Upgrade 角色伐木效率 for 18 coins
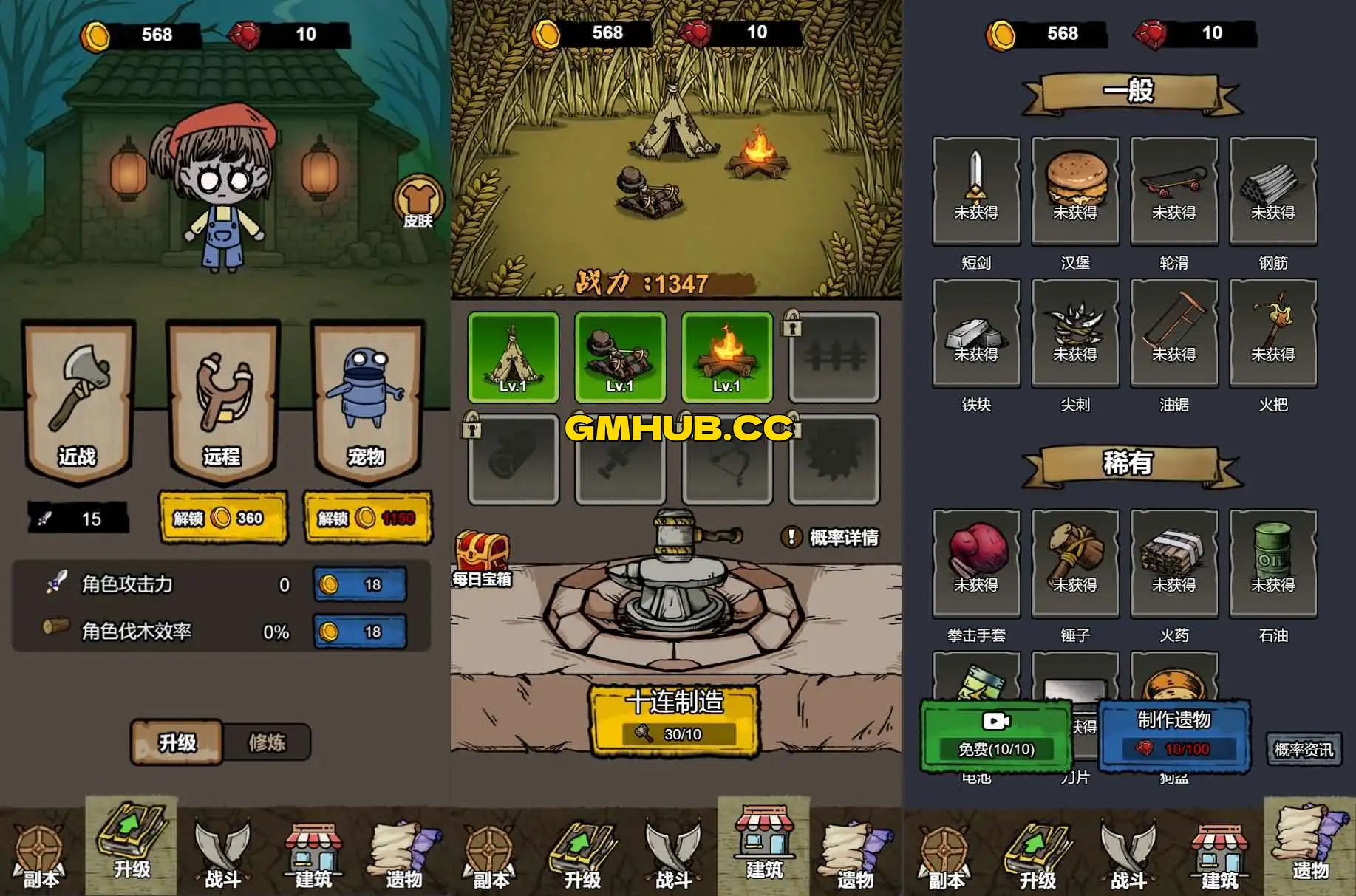The image size is (1356, 896). 360,632
